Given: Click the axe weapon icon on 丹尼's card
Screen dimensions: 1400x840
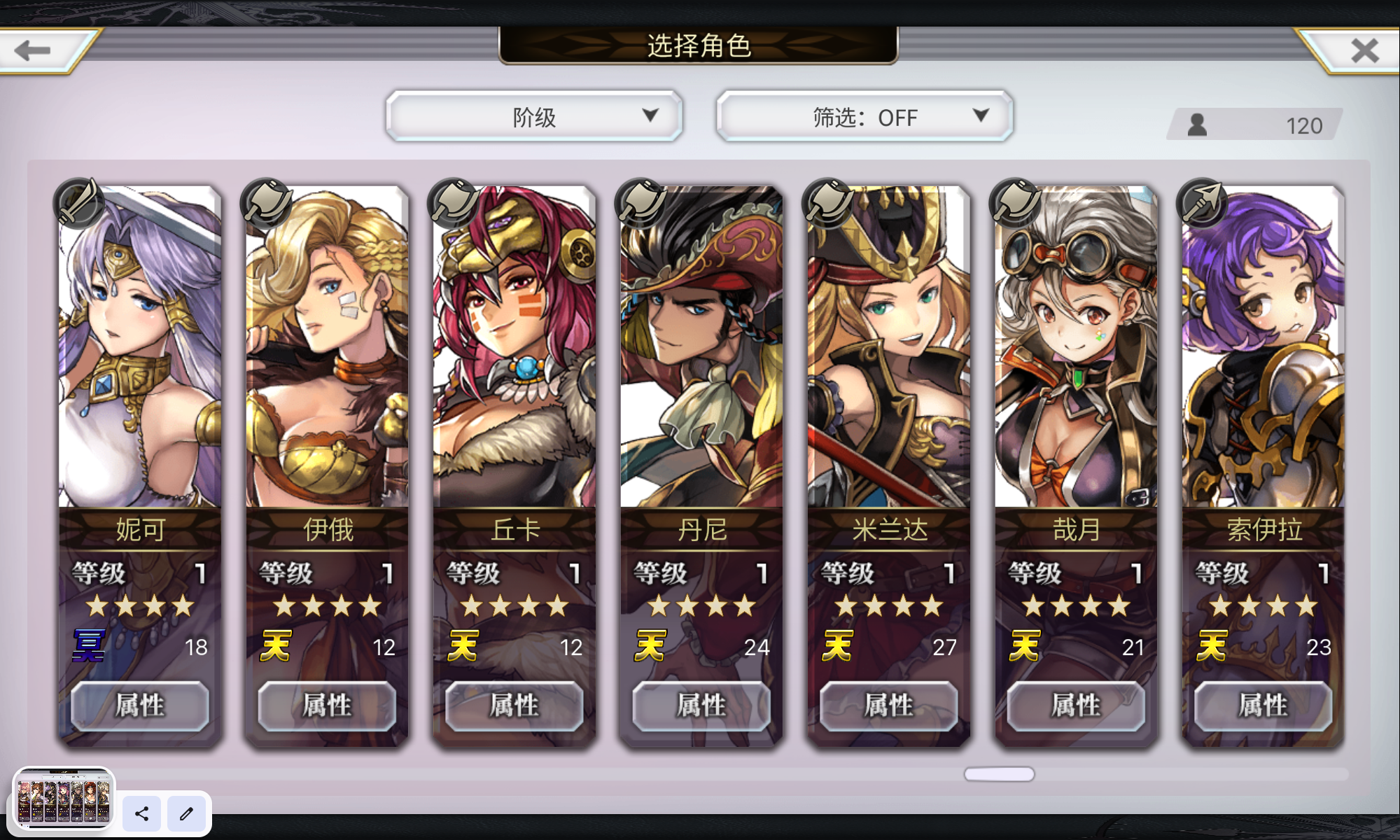Looking at the screenshot, I should click(x=638, y=203).
